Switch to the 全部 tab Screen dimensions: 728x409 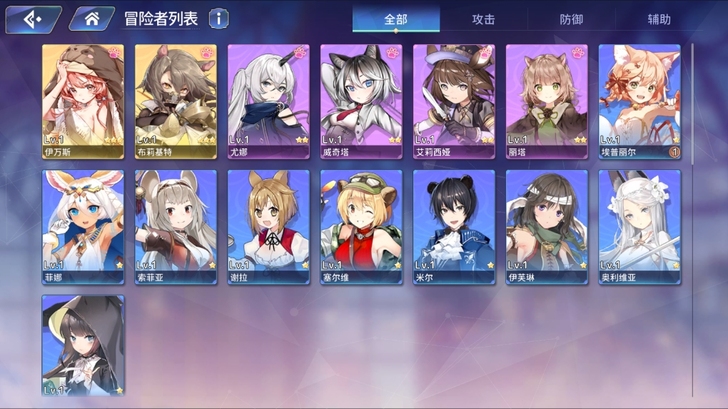396,19
